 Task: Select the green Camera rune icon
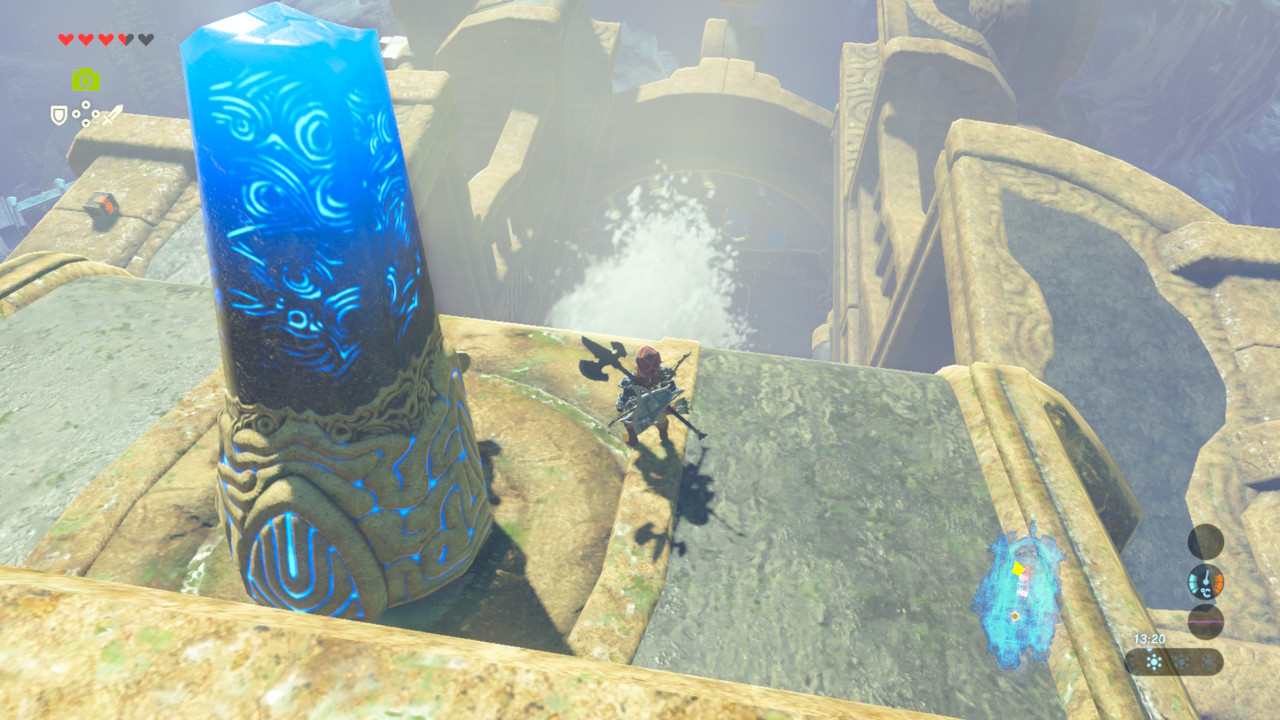pyautogui.click(x=86, y=80)
